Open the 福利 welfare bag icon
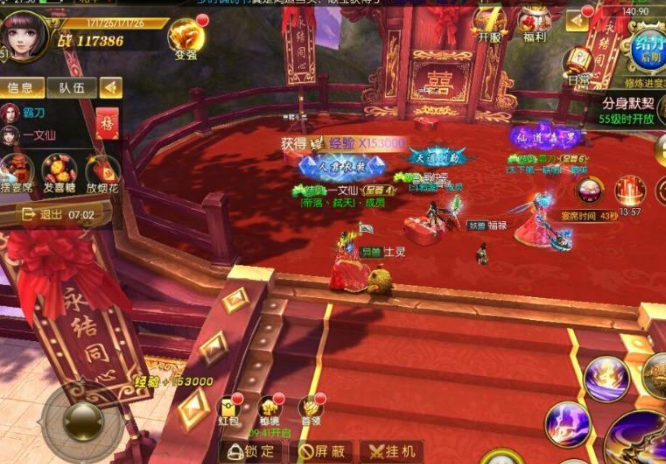Viewport: 666px width, 464px height. (x=536, y=21)
